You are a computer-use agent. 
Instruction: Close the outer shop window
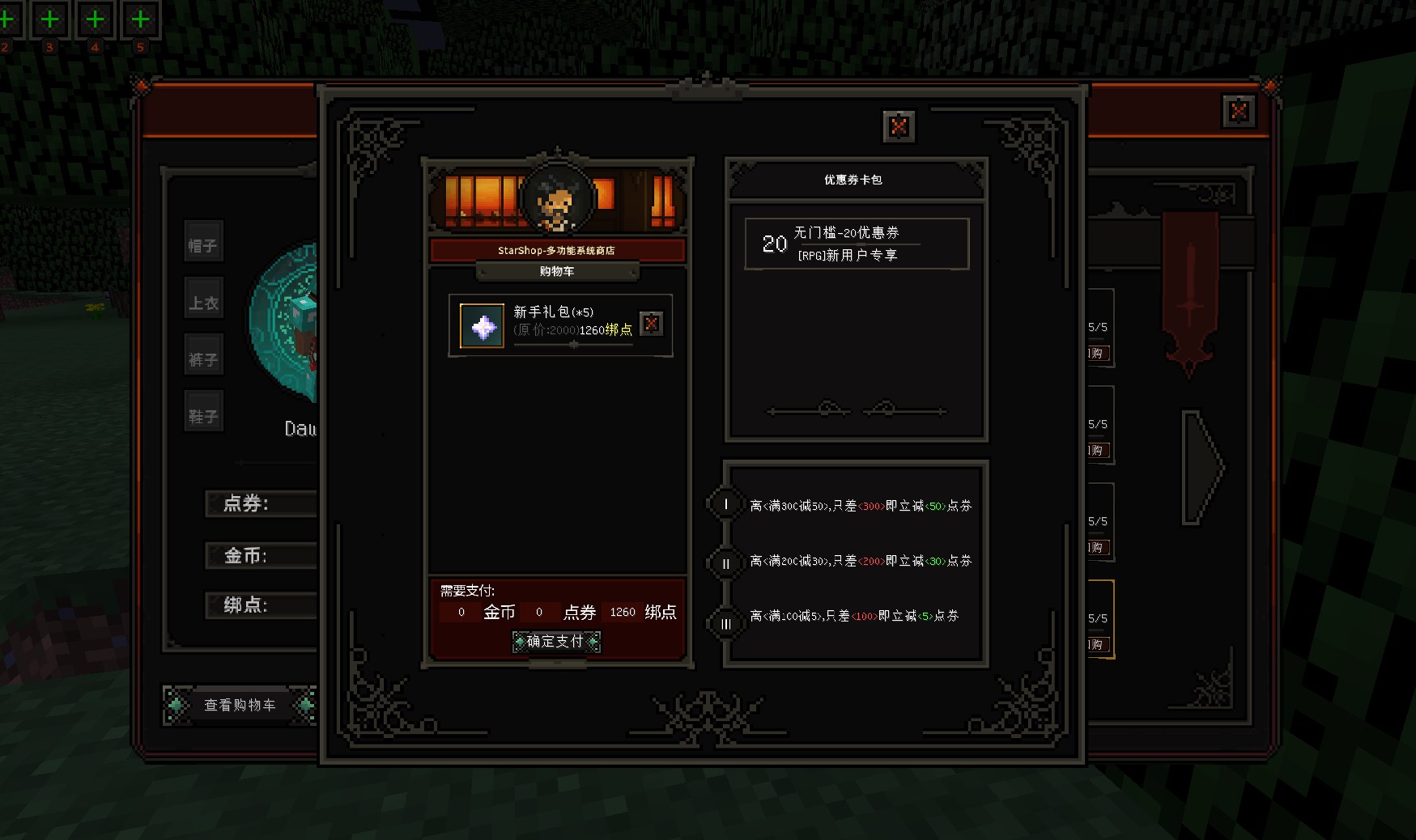[1238, 111]
